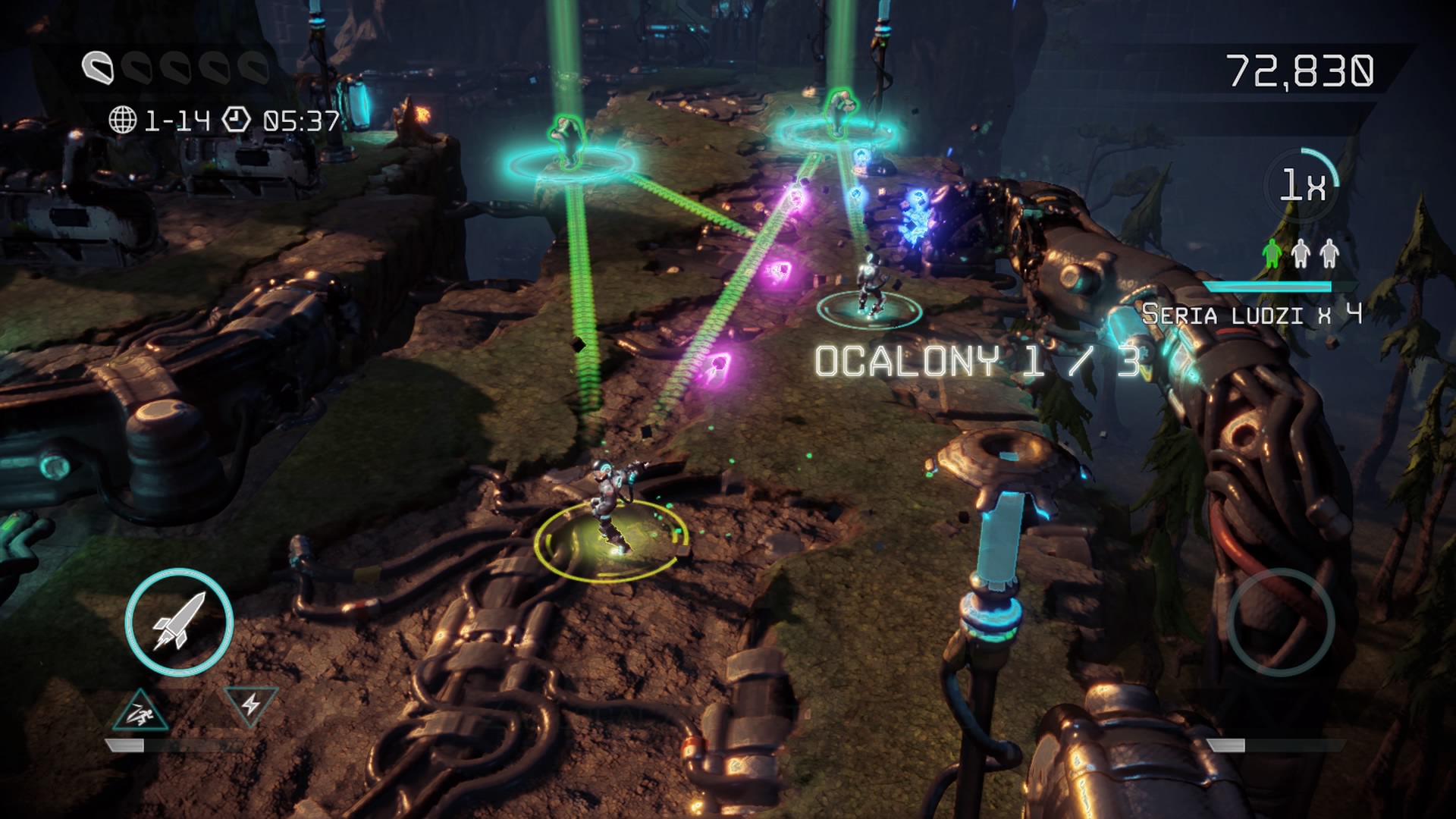This screenshot has width=1456, height=819.
Task: Click the green rescued survivor icon
Action: click(x=1272, y=253)
